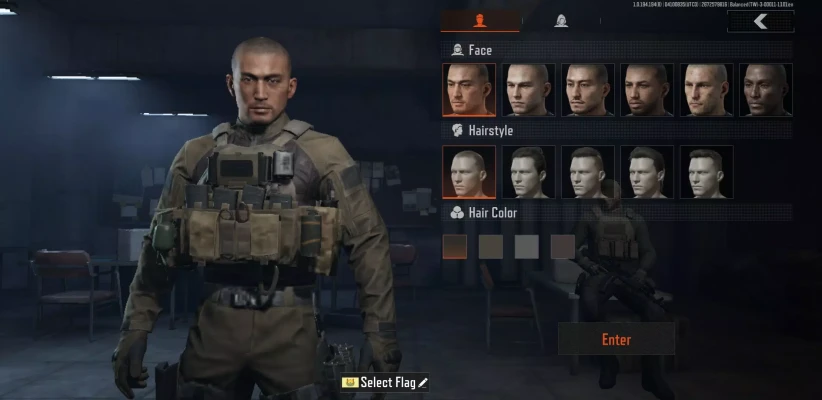Go back using the white arrow button
Viewport: 822px width, 400px height.
click(761, 21)
